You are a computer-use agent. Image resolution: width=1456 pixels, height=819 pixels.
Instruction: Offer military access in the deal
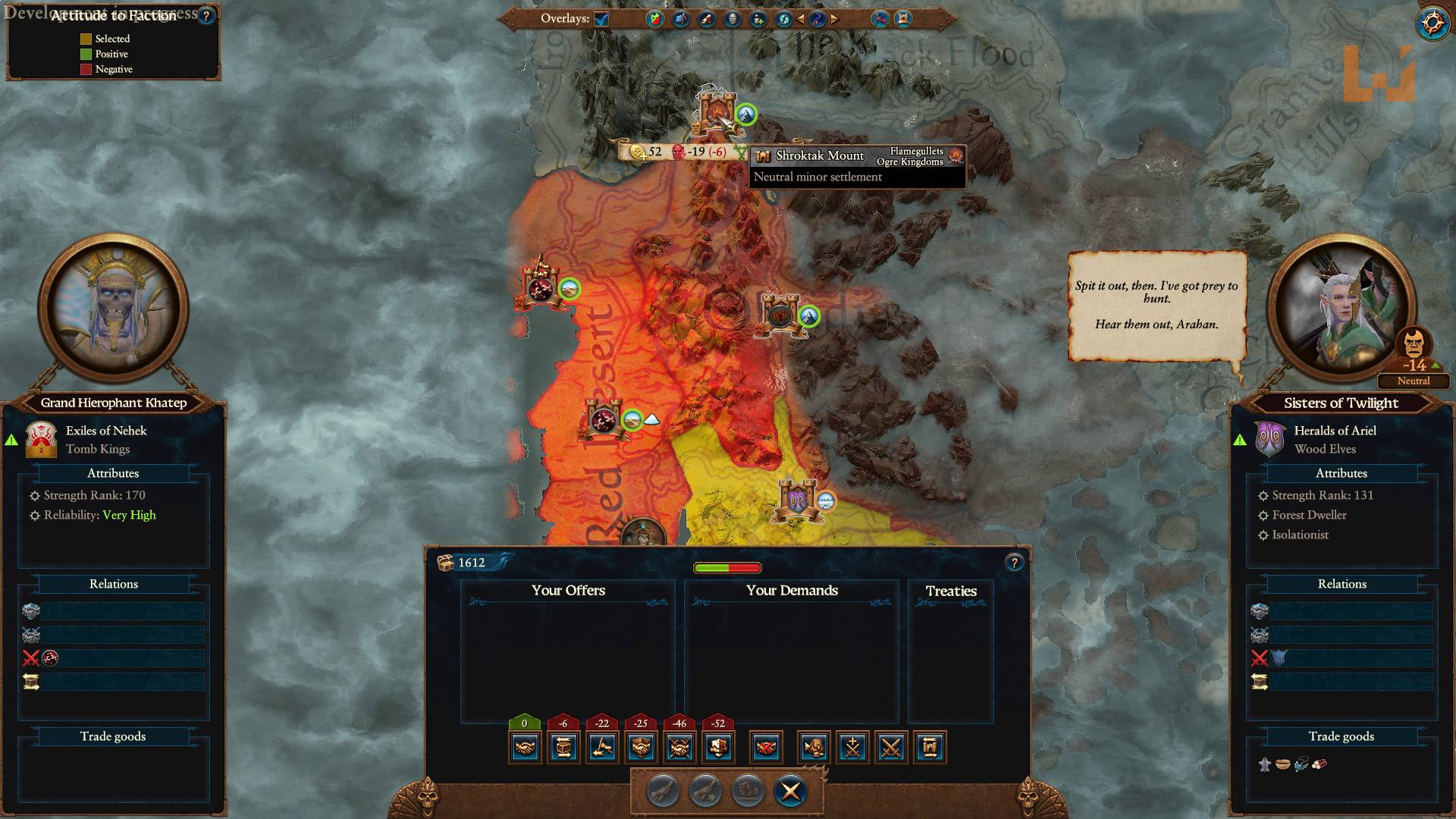[x=602, y=747]
